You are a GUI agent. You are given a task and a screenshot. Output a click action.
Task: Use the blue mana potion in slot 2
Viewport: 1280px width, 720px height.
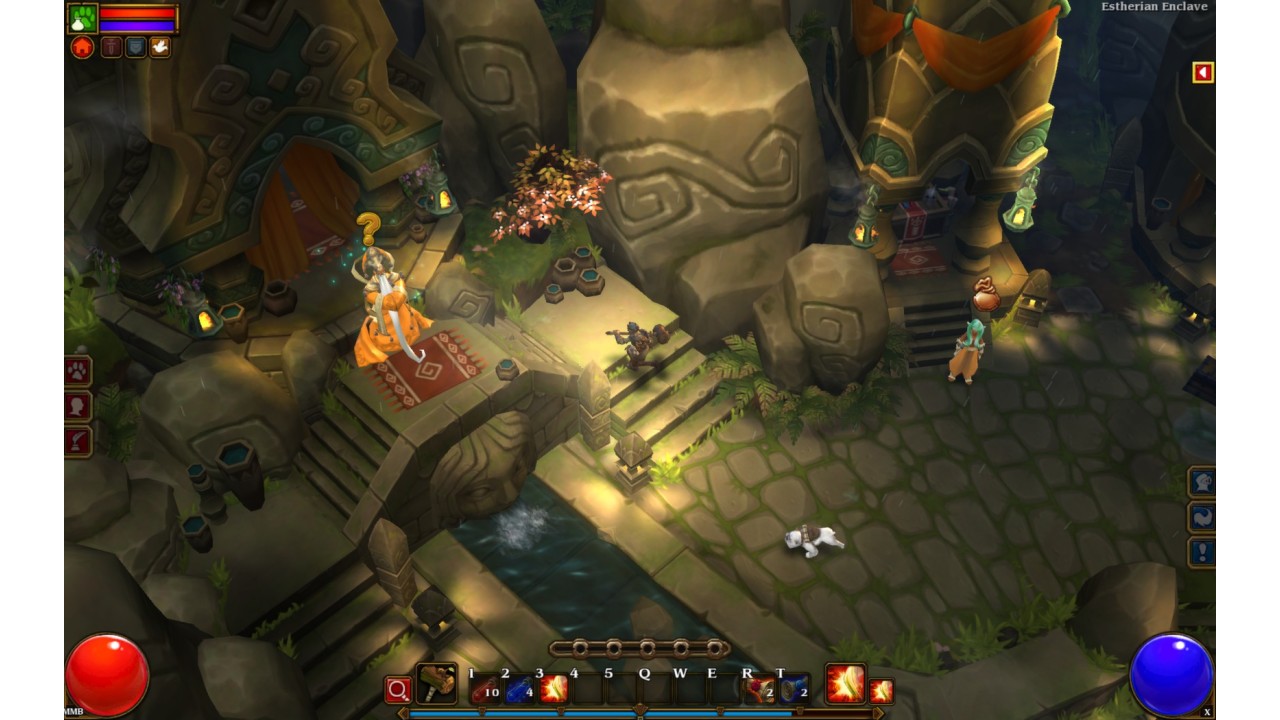point(519,689)
